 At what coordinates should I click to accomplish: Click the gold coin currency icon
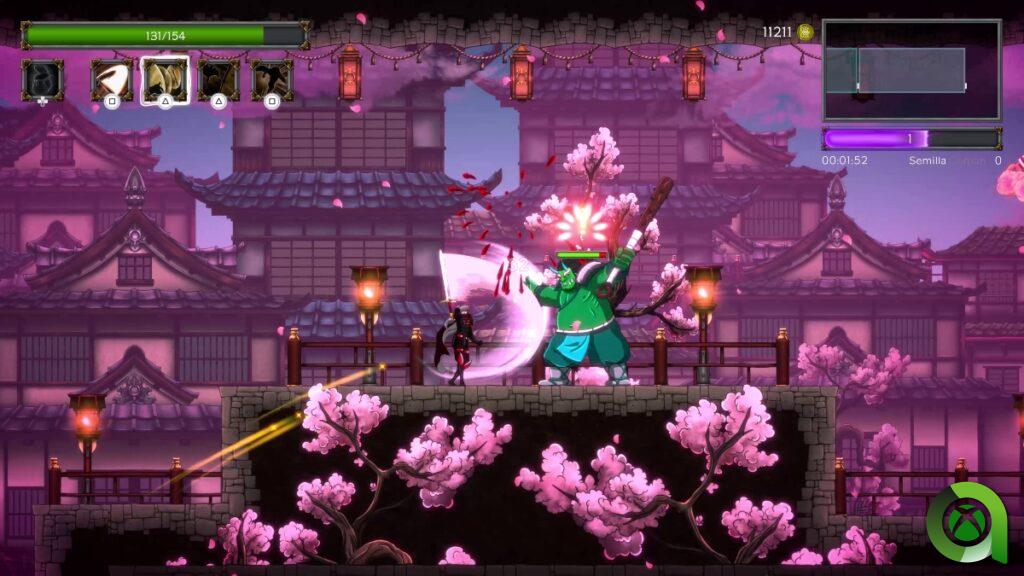805,32
